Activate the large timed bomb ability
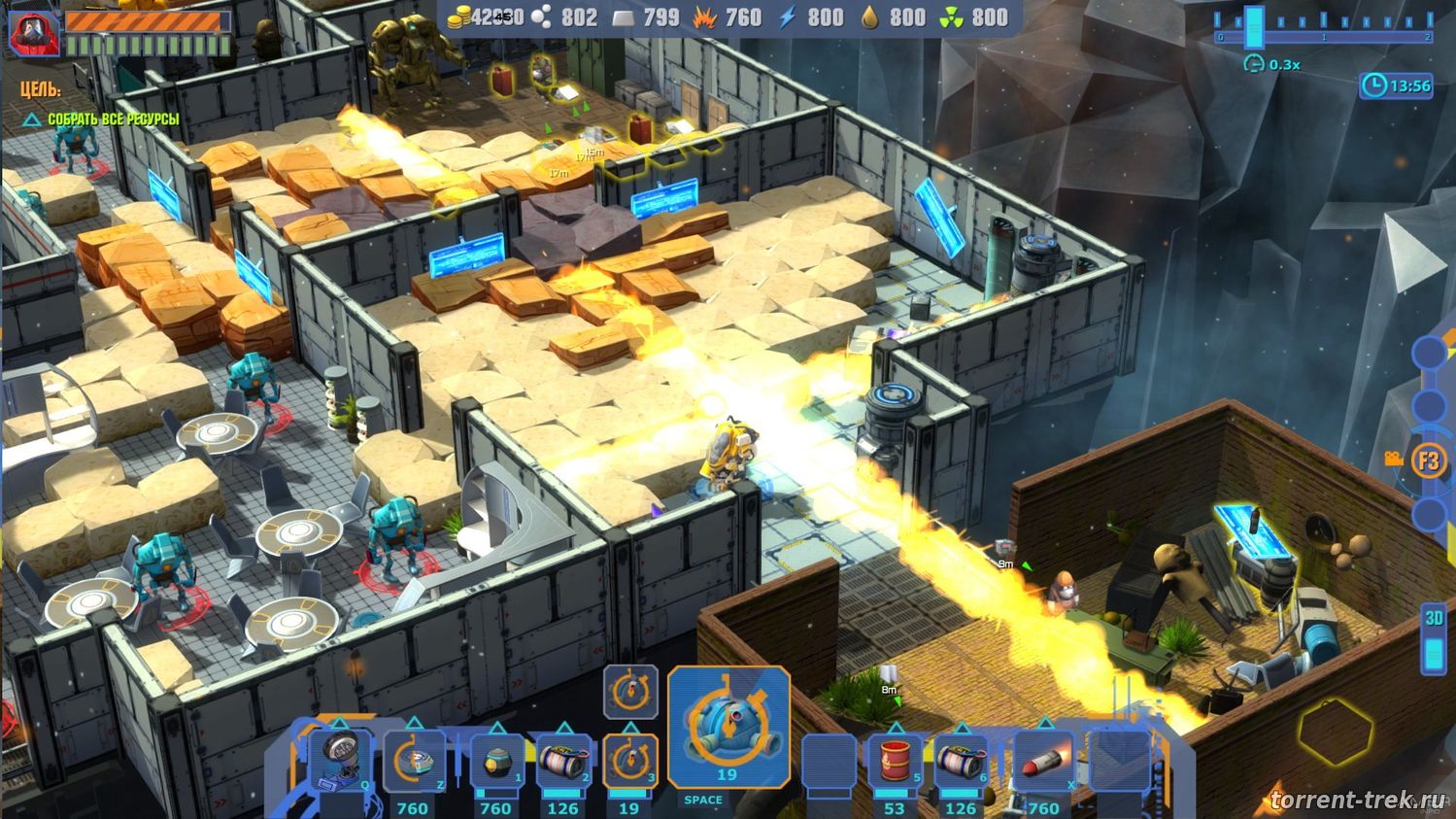The height and width of the screenshot is (819, 1456). pyautogui.click(x=728, y=726)
